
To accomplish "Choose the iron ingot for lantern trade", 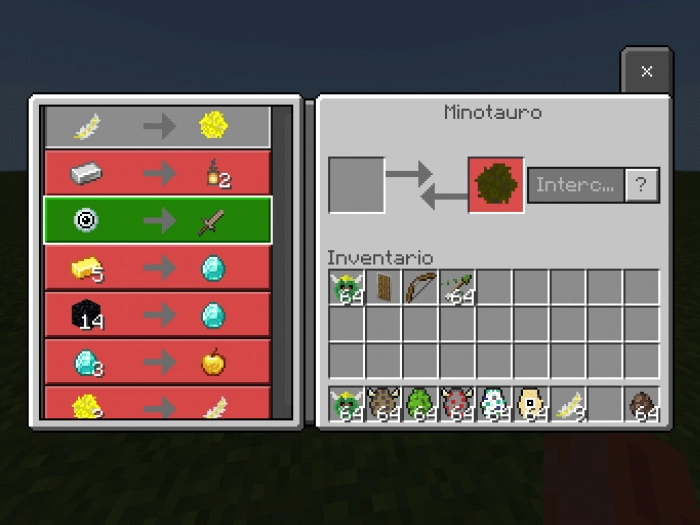I will pos(157,174).
